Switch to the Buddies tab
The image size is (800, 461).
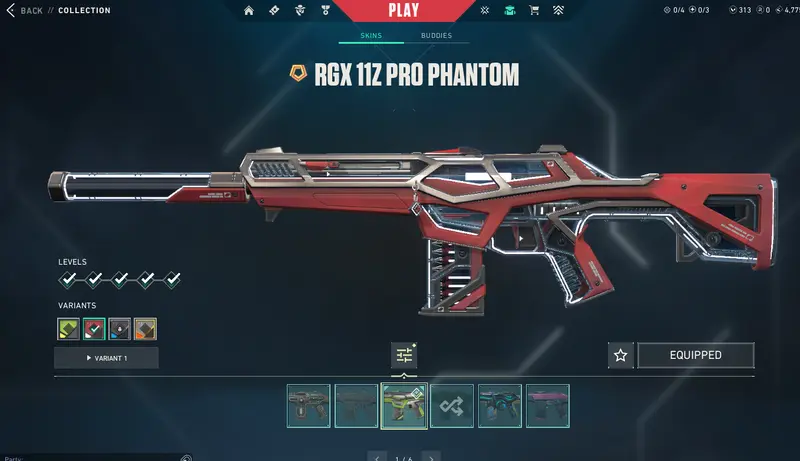[x=435, y=36]
